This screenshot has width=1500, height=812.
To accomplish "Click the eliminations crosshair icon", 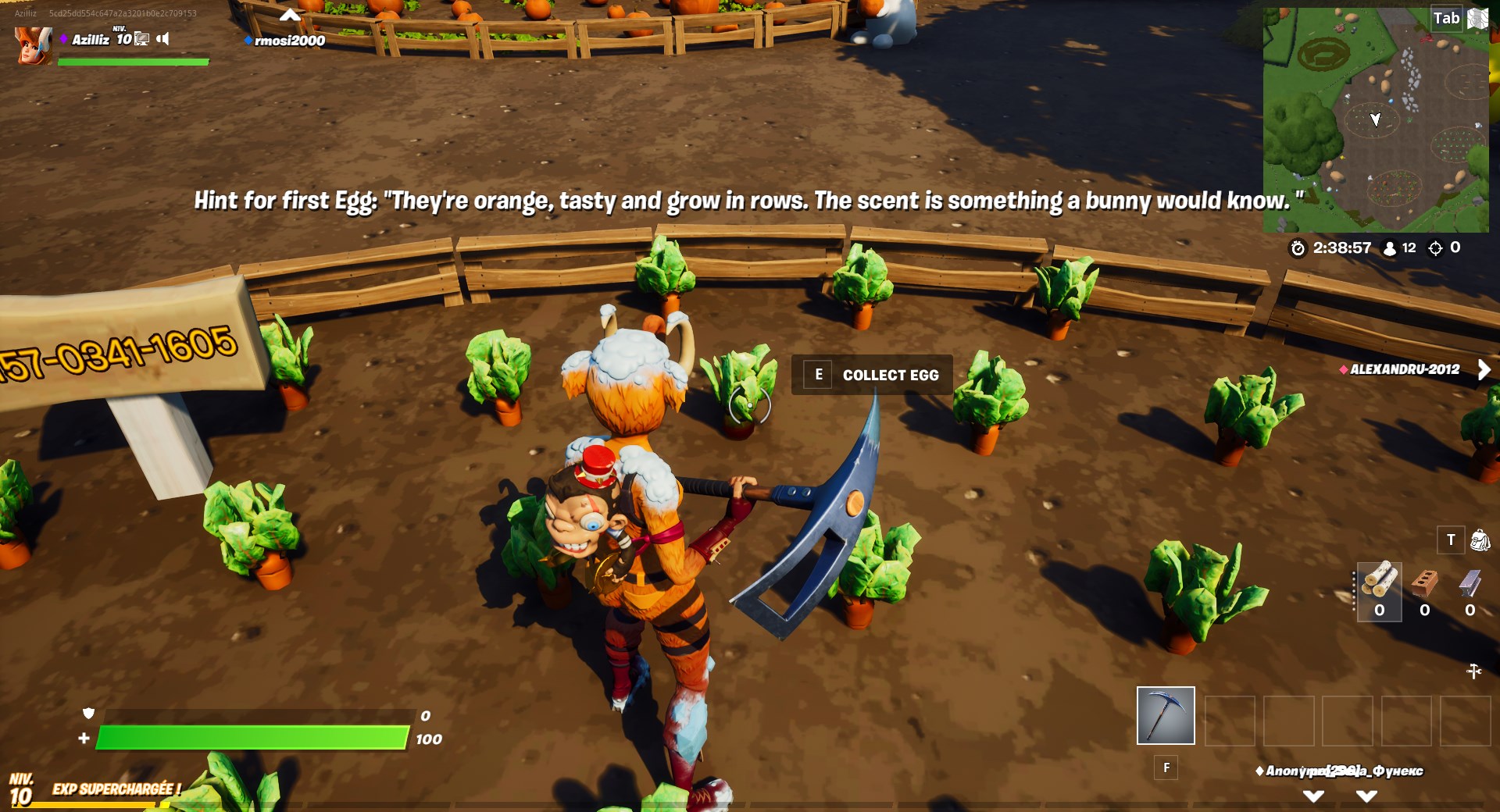I will (1434, 248).
